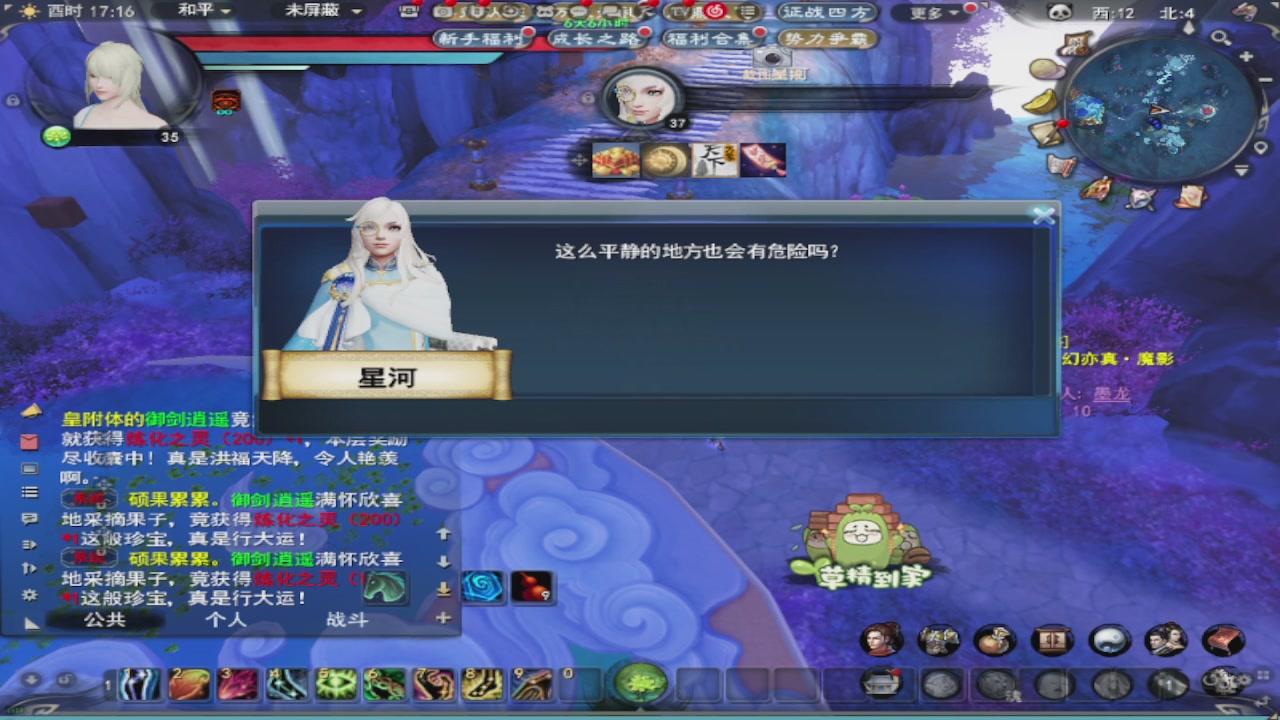Open the inventory bag icon
The width and height of the screenshot is (1280, 720).
click(995, 640)
